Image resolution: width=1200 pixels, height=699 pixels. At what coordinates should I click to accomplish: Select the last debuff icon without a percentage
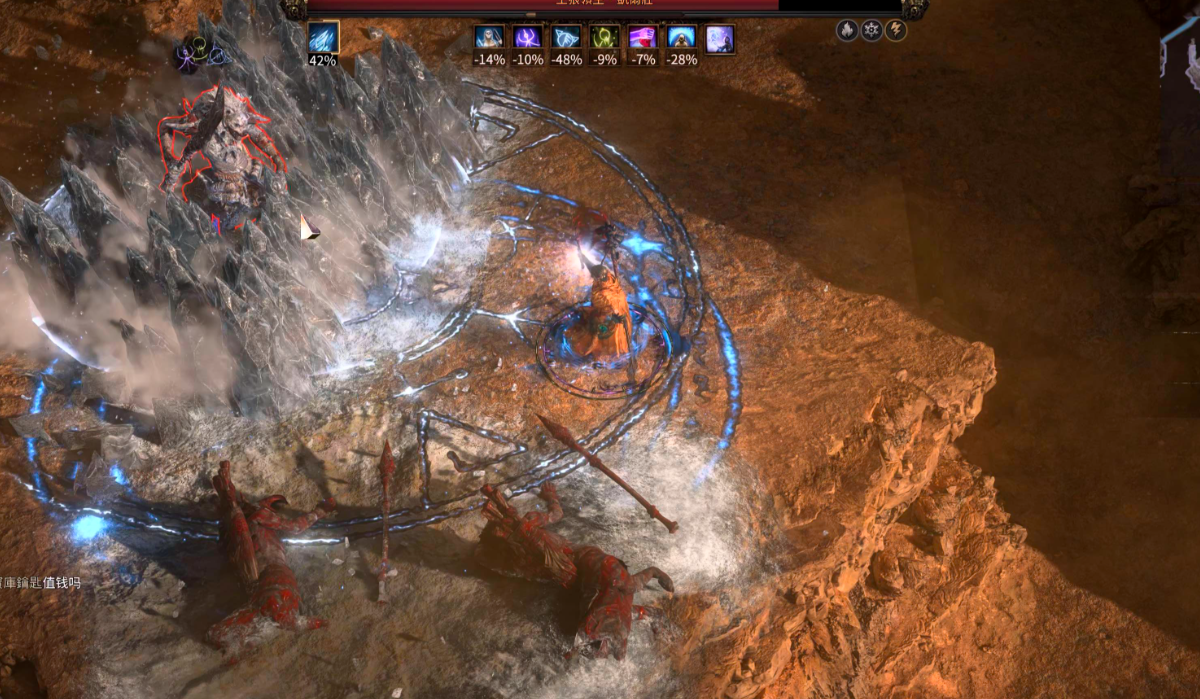[x=720, y=39]
